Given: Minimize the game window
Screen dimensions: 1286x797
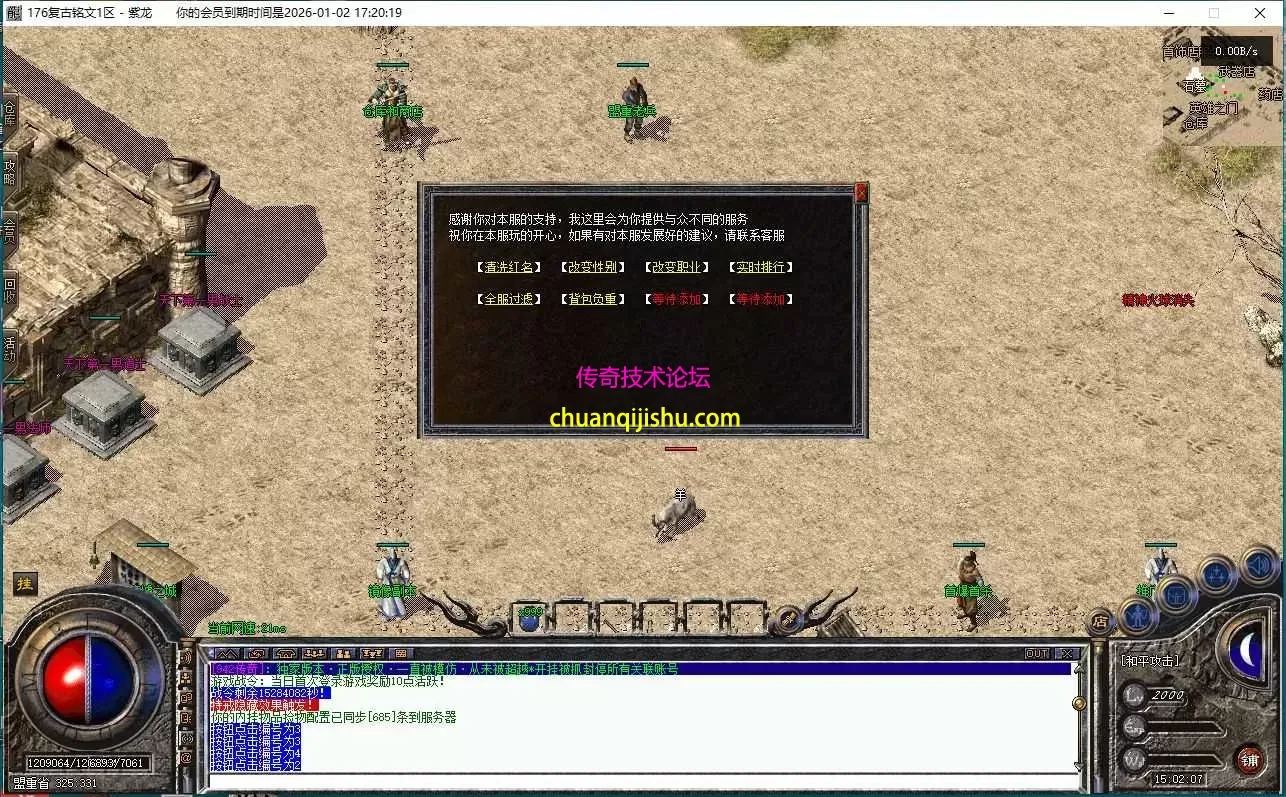Looking at the screenshot, I should tap(1170, 13).
